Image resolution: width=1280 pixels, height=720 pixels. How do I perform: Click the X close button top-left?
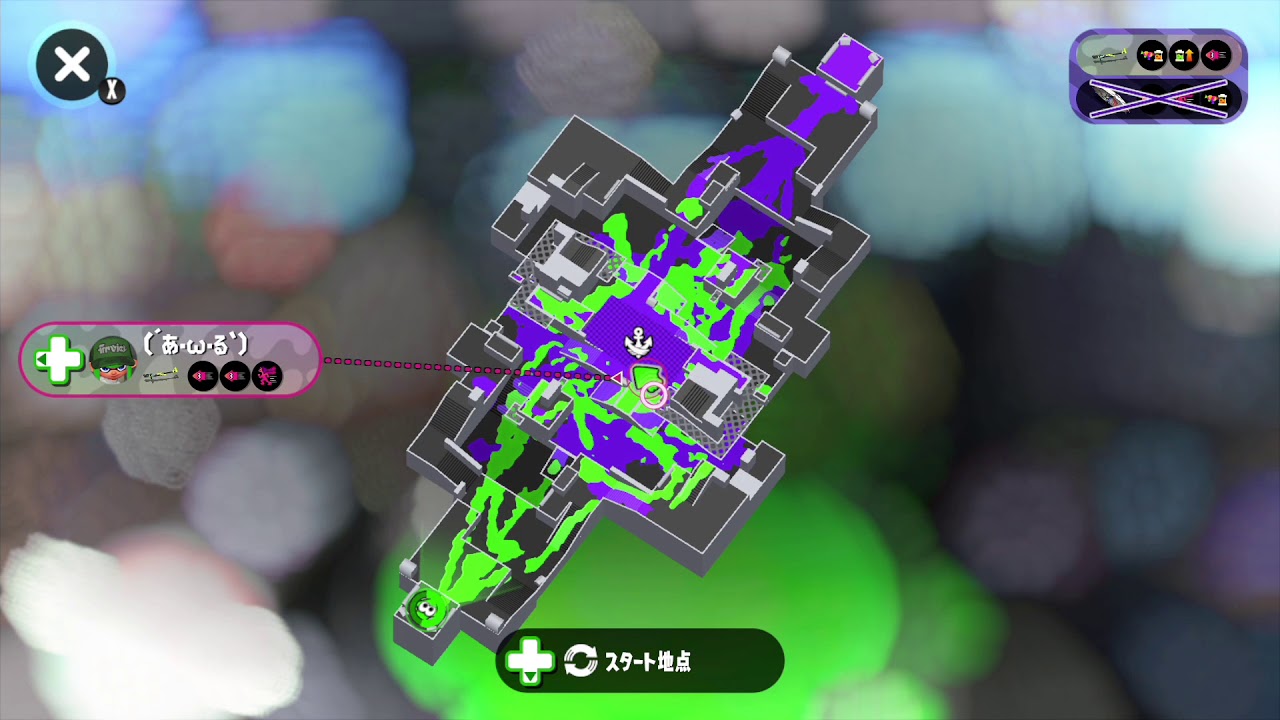tap(70, 64)
